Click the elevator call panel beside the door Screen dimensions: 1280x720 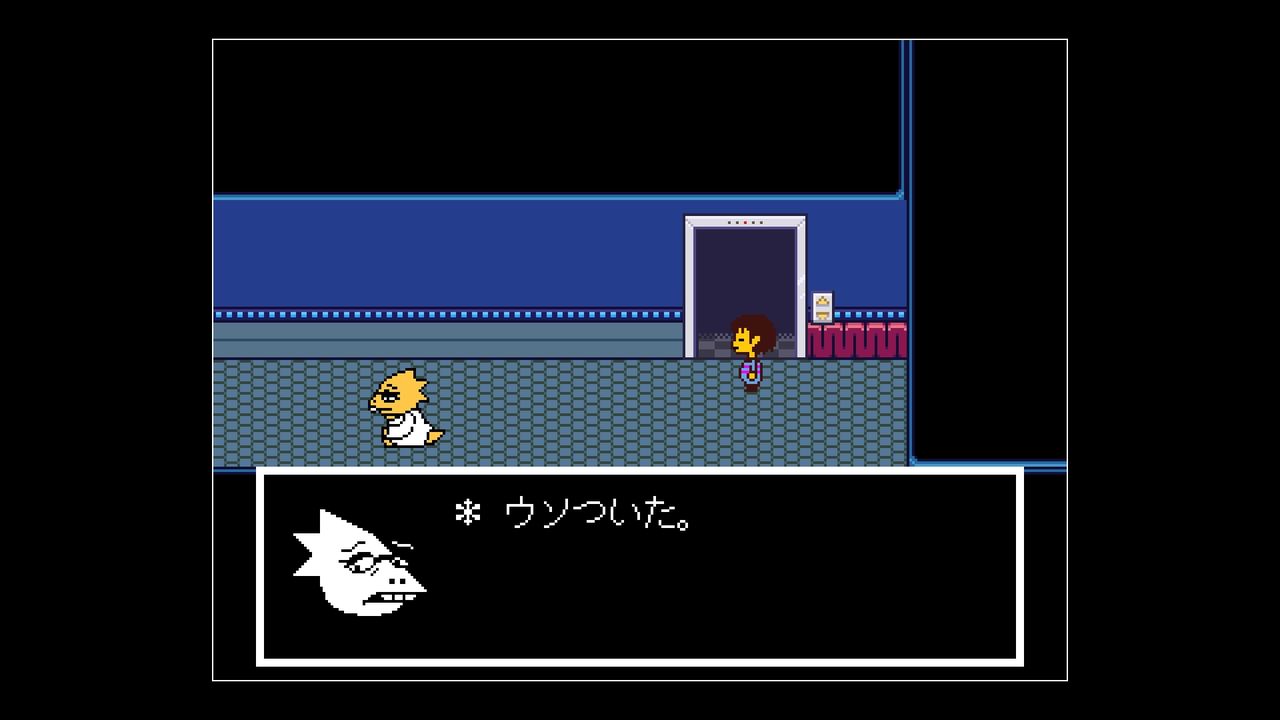[821, 305]
